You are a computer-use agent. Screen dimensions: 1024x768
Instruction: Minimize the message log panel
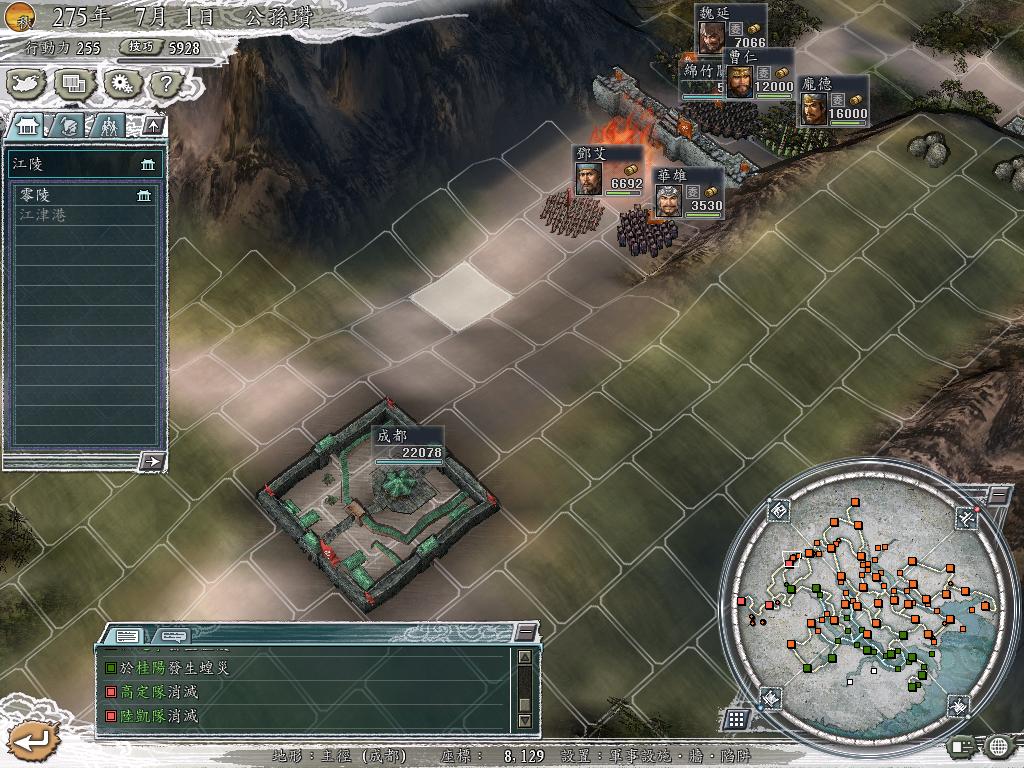click(x=525, y=633)
